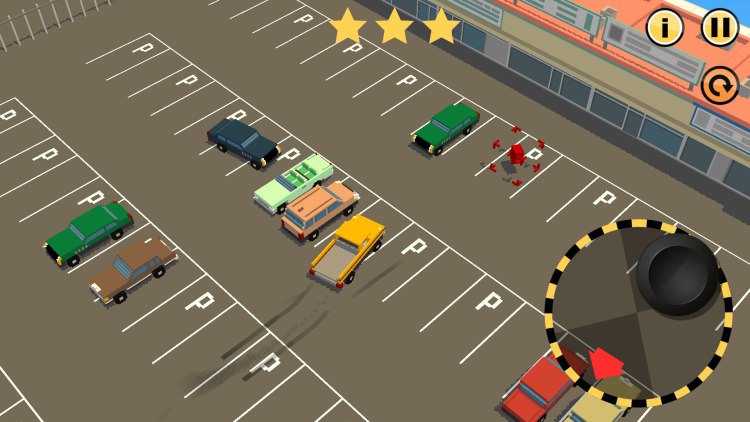Pause the game
750x422 pixels.
pyautogui.click(x=719, y=28)
